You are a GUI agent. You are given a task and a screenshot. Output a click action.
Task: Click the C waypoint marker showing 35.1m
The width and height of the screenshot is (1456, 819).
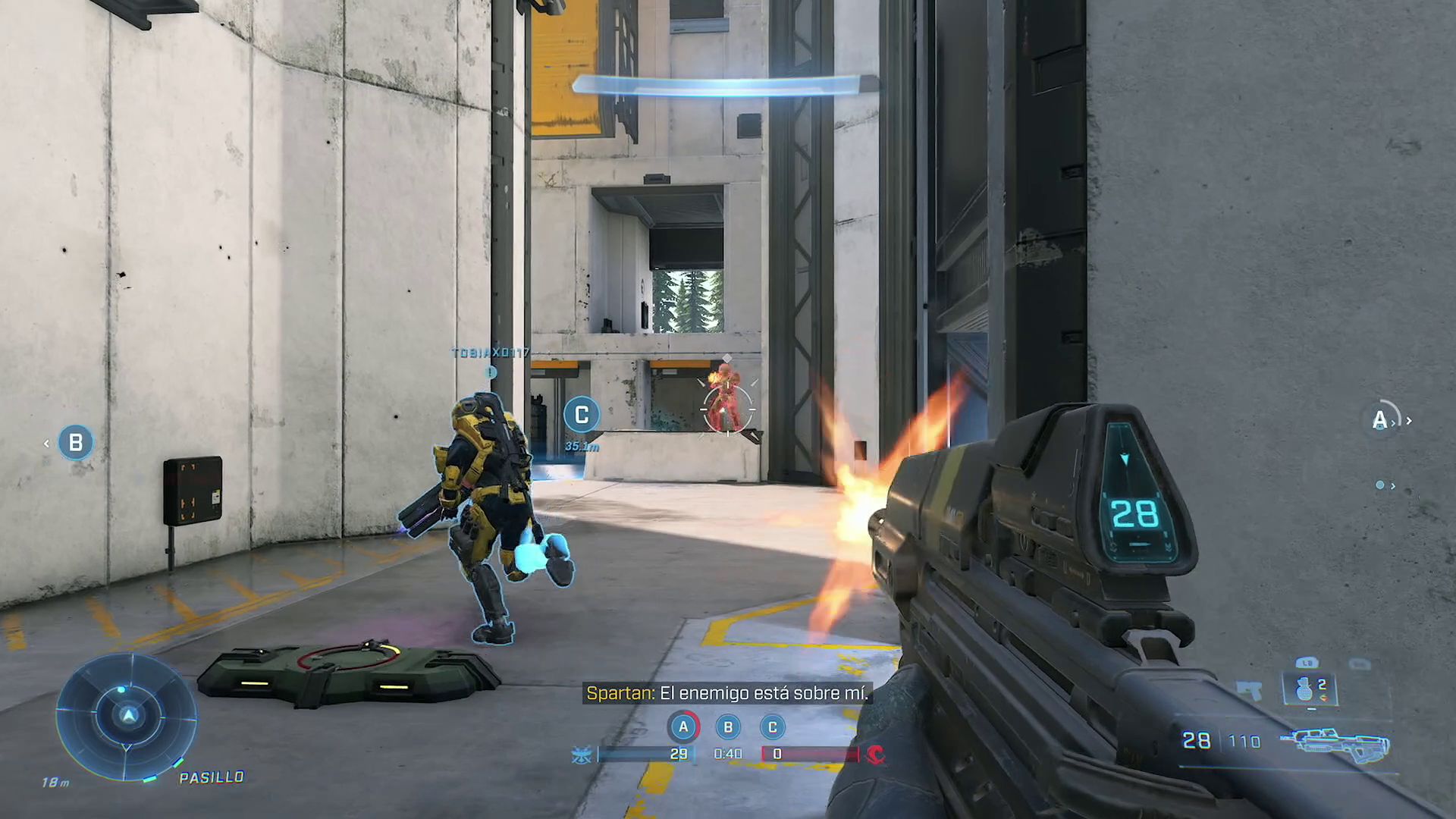coord(582,416)
